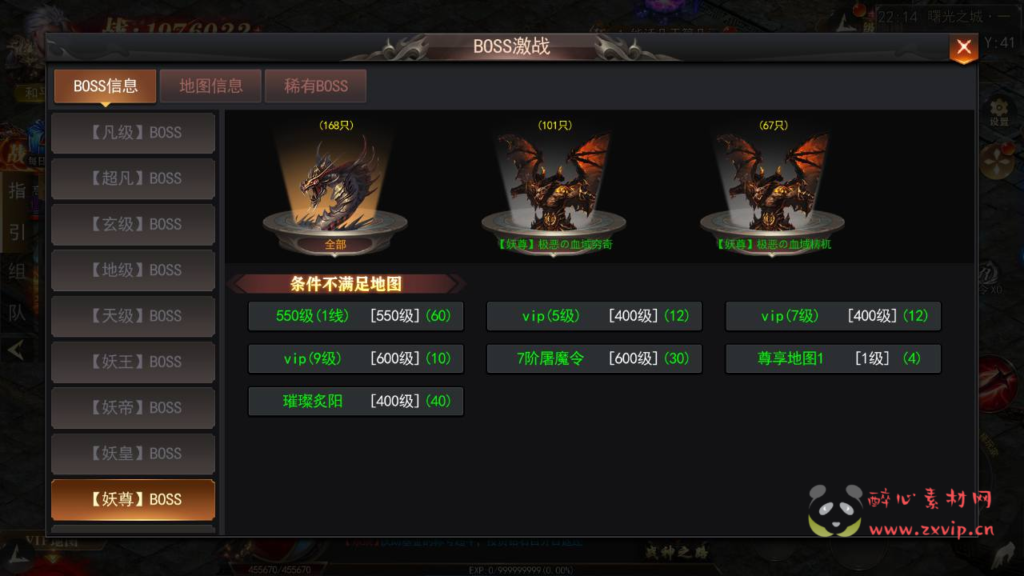Pick the 【天级】BOSS category

(133, 316)
